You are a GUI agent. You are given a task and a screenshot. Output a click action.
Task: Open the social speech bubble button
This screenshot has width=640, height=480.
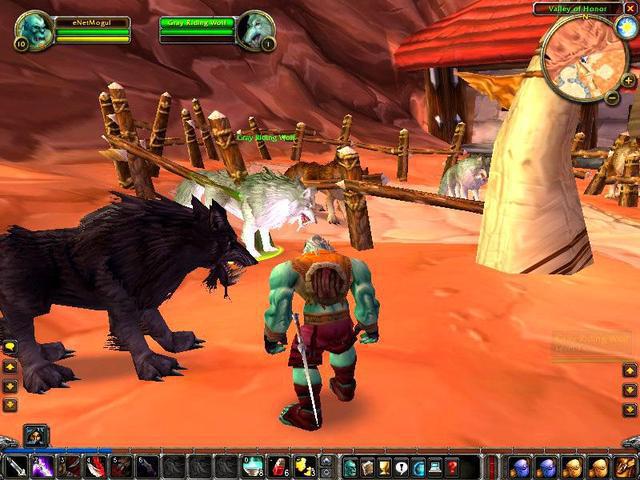pos(401,466)
